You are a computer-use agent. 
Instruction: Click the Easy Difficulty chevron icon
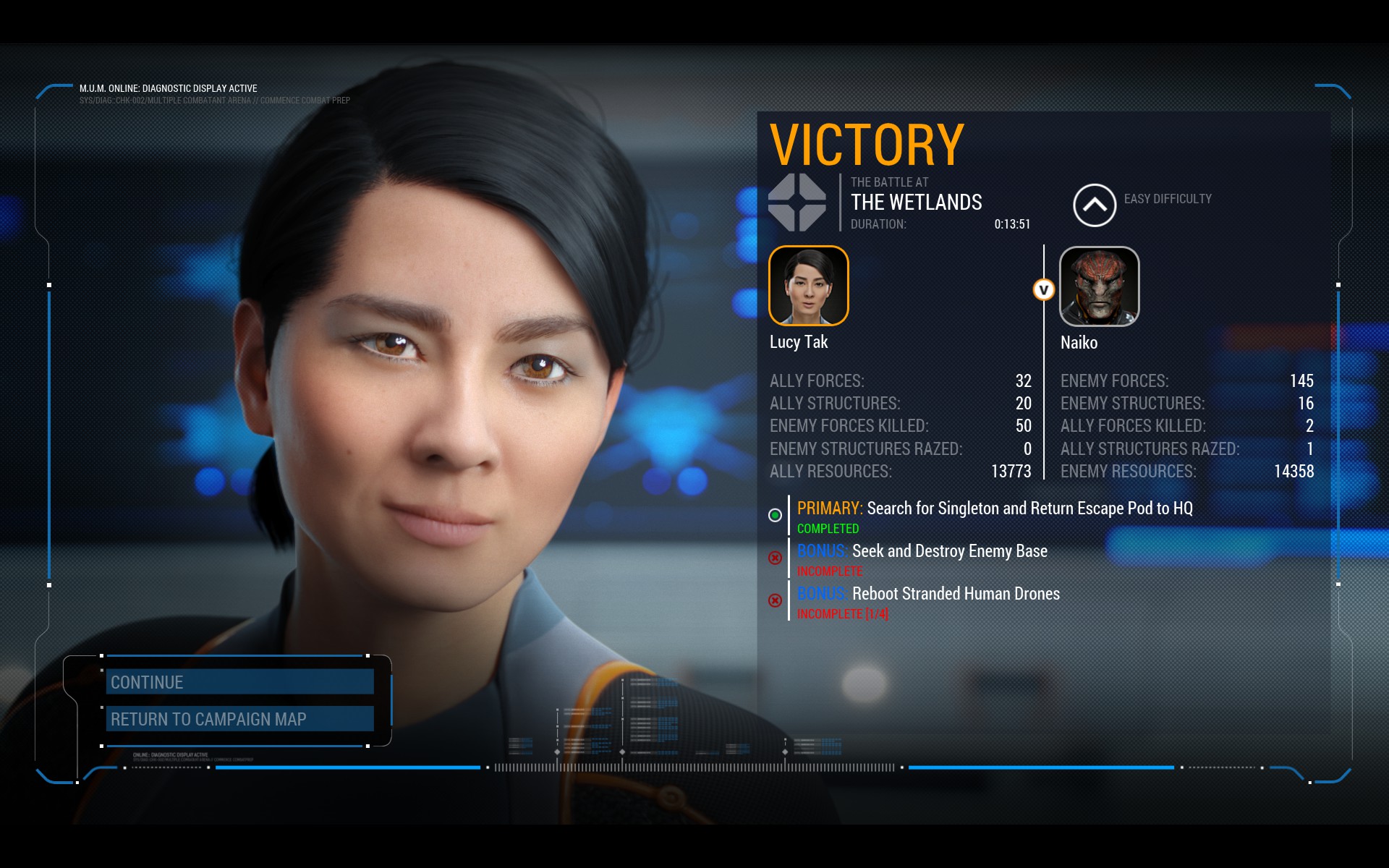coord(1094,205)
